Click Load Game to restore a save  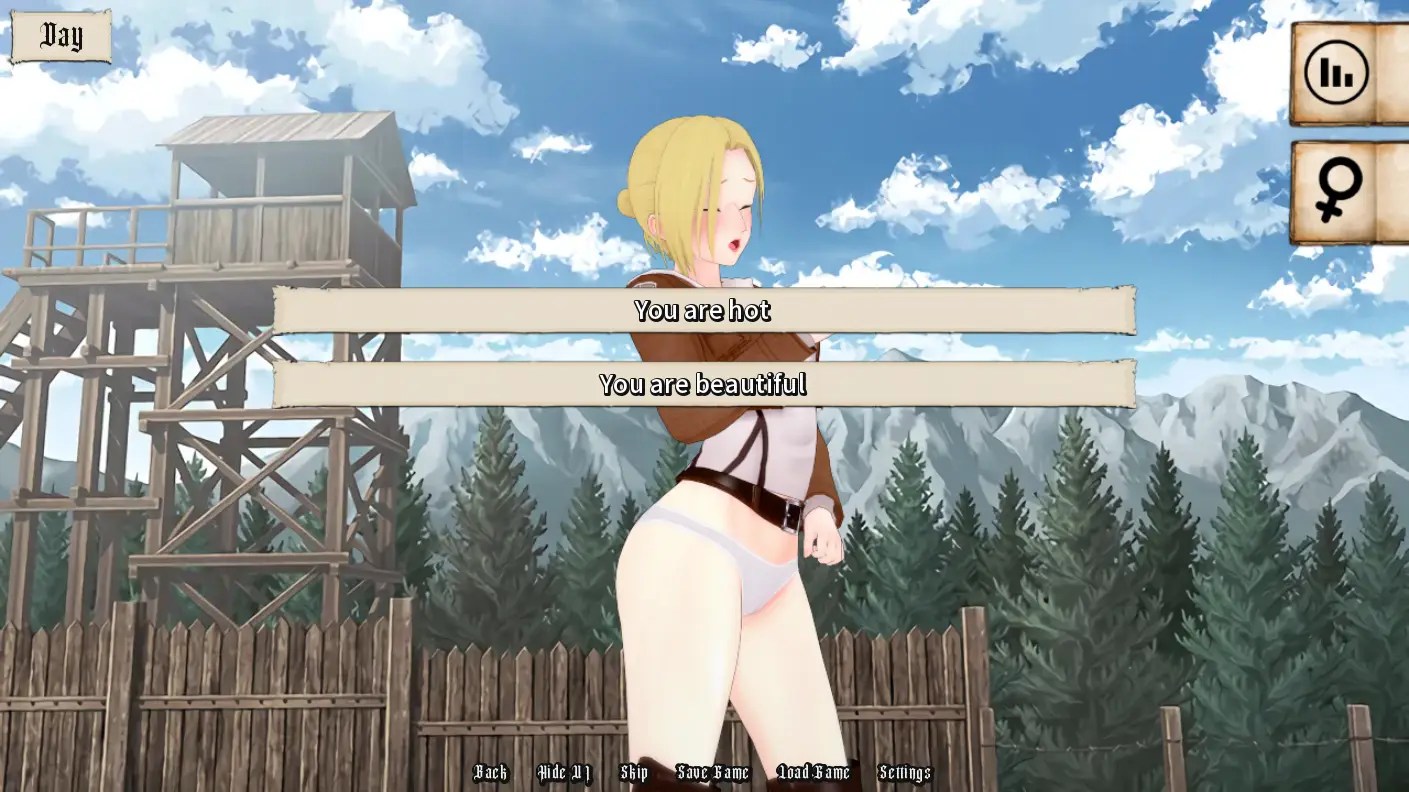point(811,772)
